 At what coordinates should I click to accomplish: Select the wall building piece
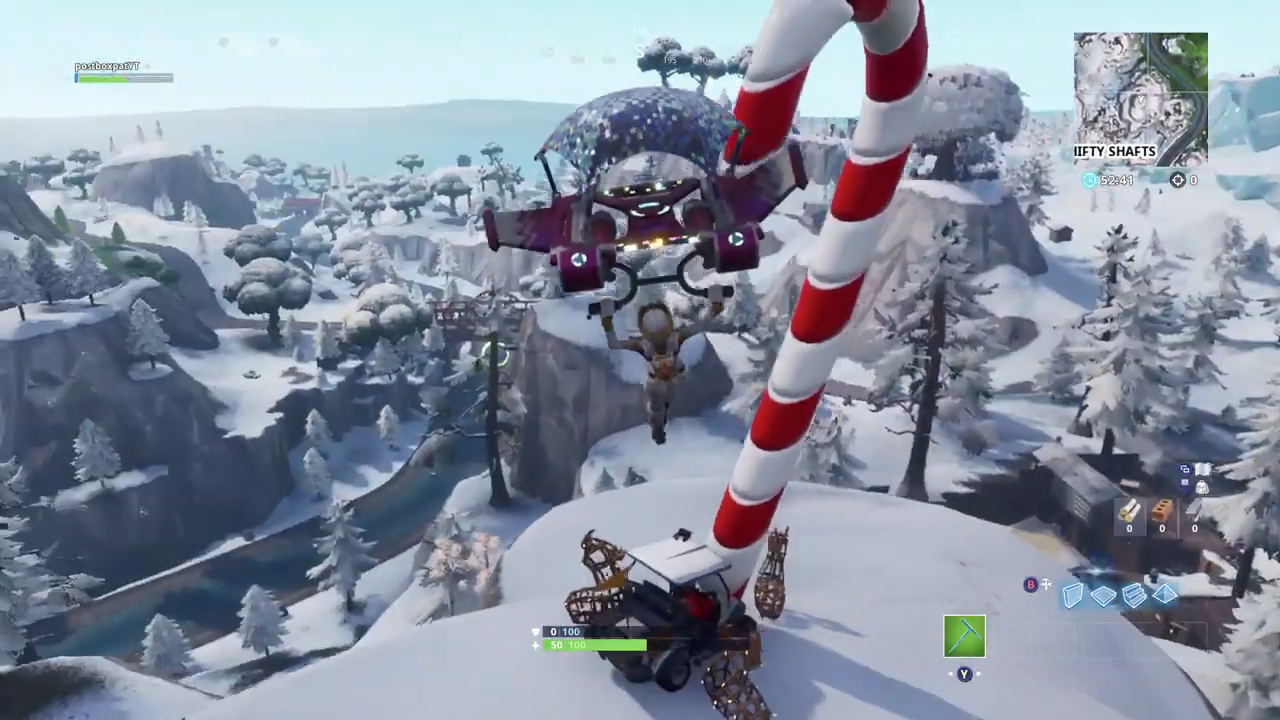tap(1072, 595)
